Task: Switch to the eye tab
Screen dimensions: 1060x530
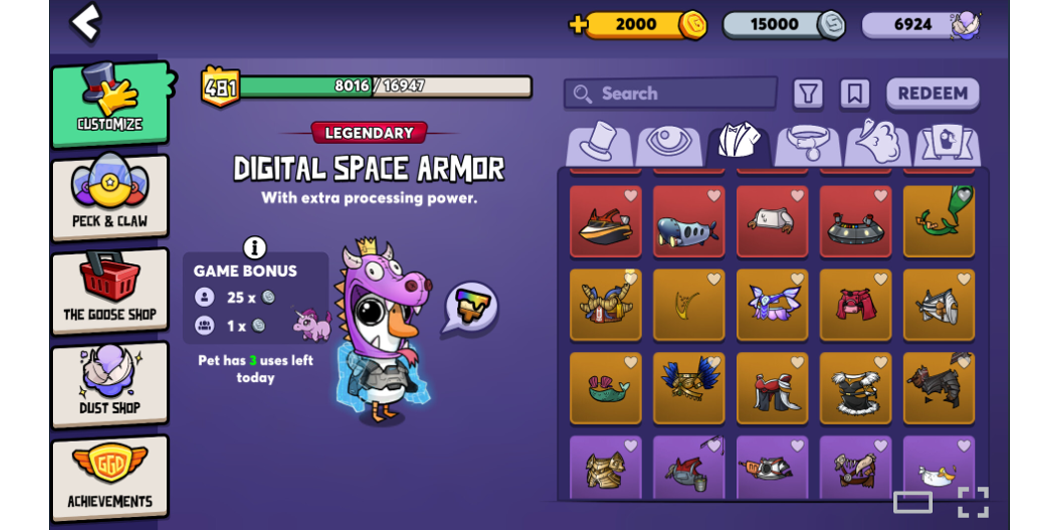Action: pos(668,144)
